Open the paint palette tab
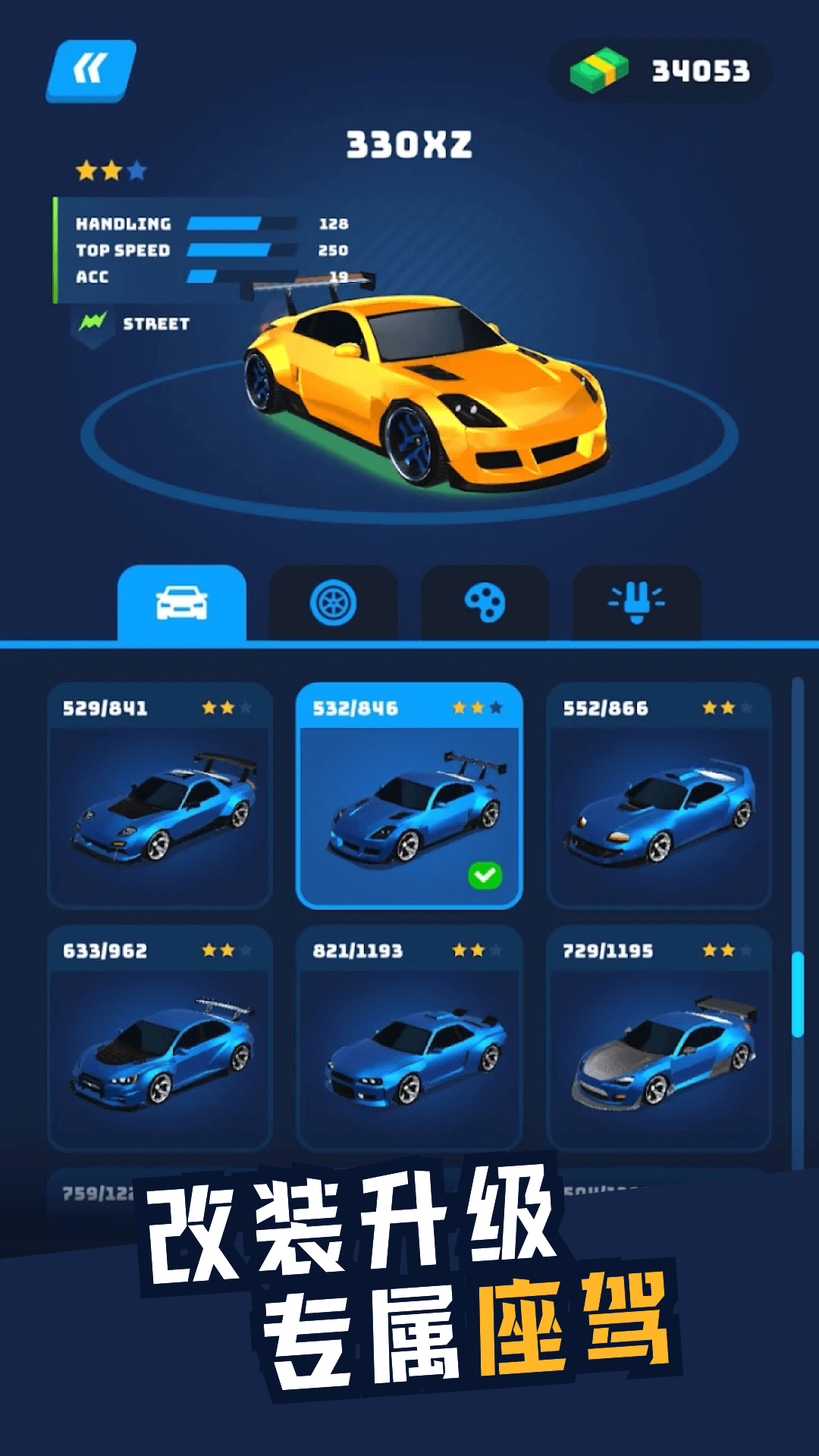This screenshot has height=1456, width=819. [x=485, y=604]
